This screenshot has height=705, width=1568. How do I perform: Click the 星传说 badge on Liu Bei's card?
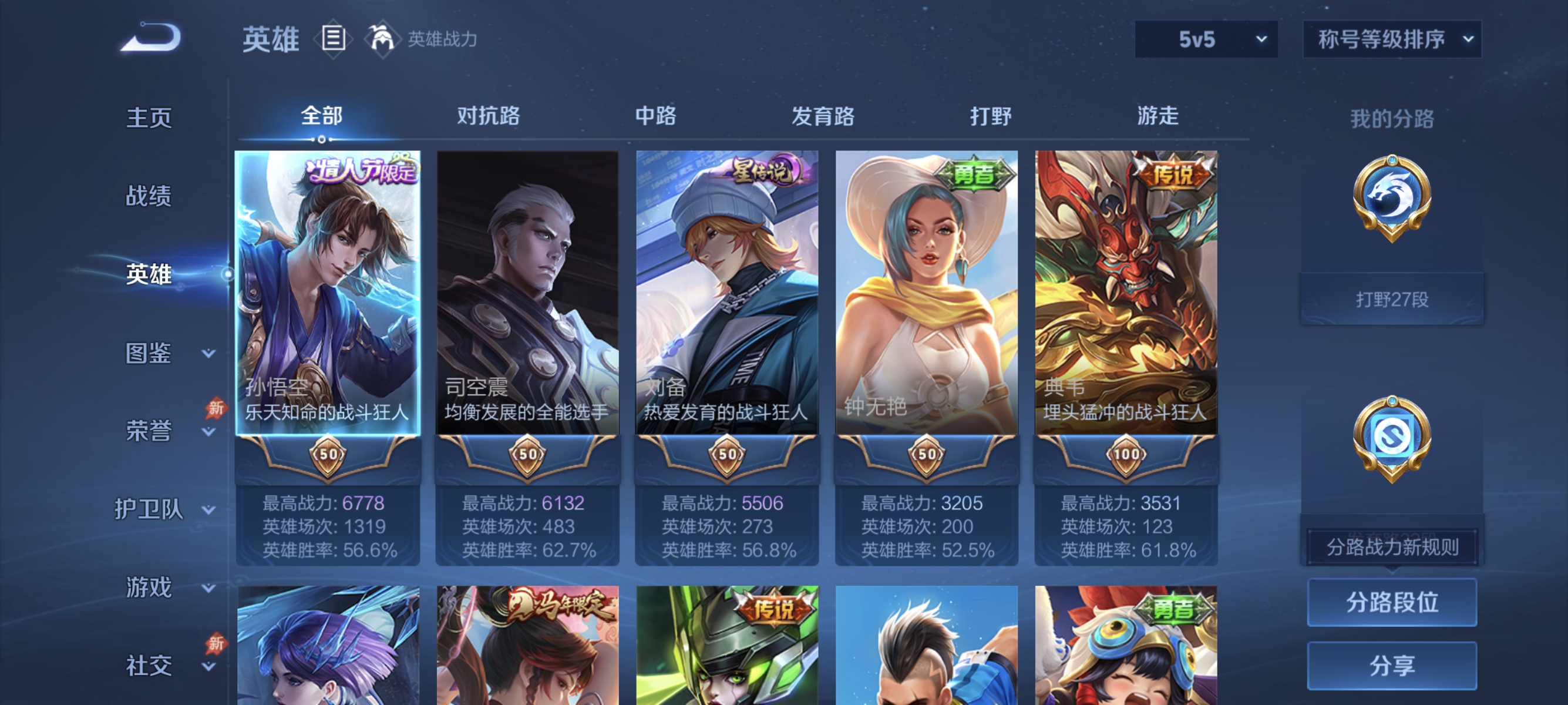762,171
